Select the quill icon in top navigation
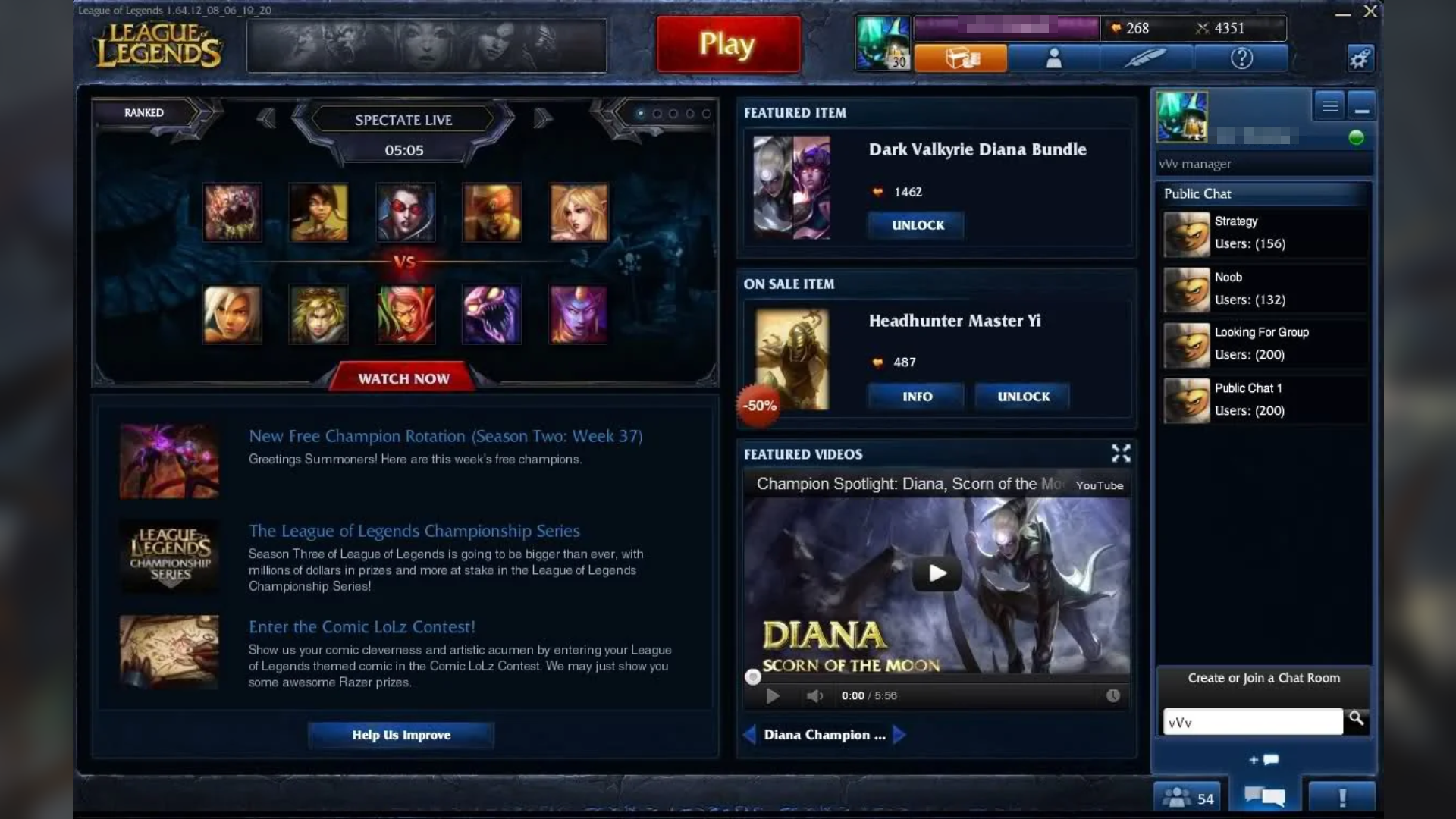Image resolution: width=1456 pixels, height=819 pixels. 1147,58
